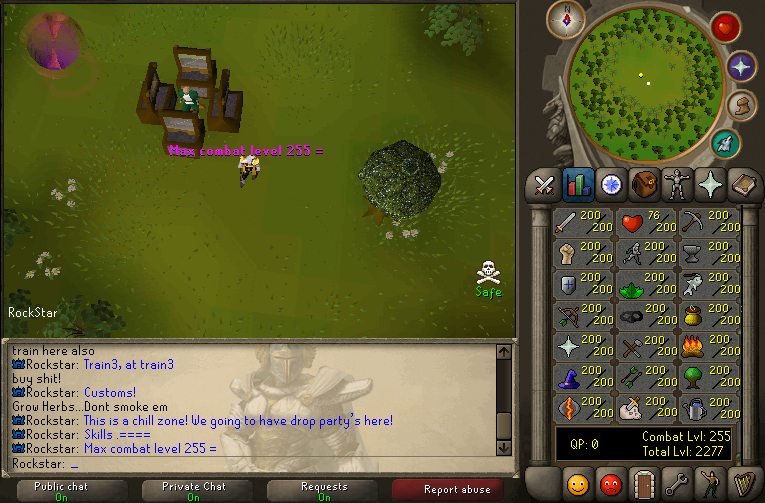
Task: Select the Hitpoints heart skill
Action: [646, 222]
